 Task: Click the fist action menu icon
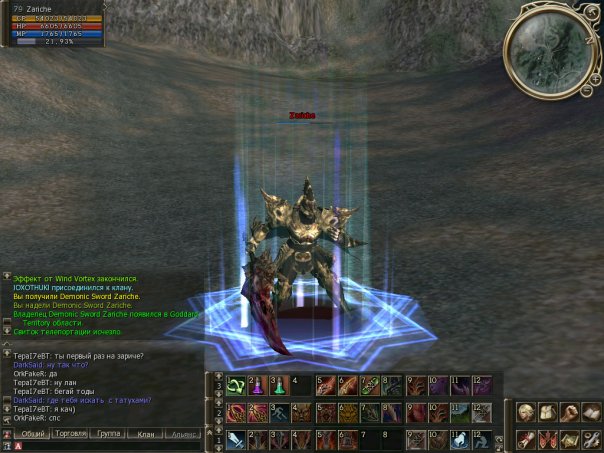[567, 412]
